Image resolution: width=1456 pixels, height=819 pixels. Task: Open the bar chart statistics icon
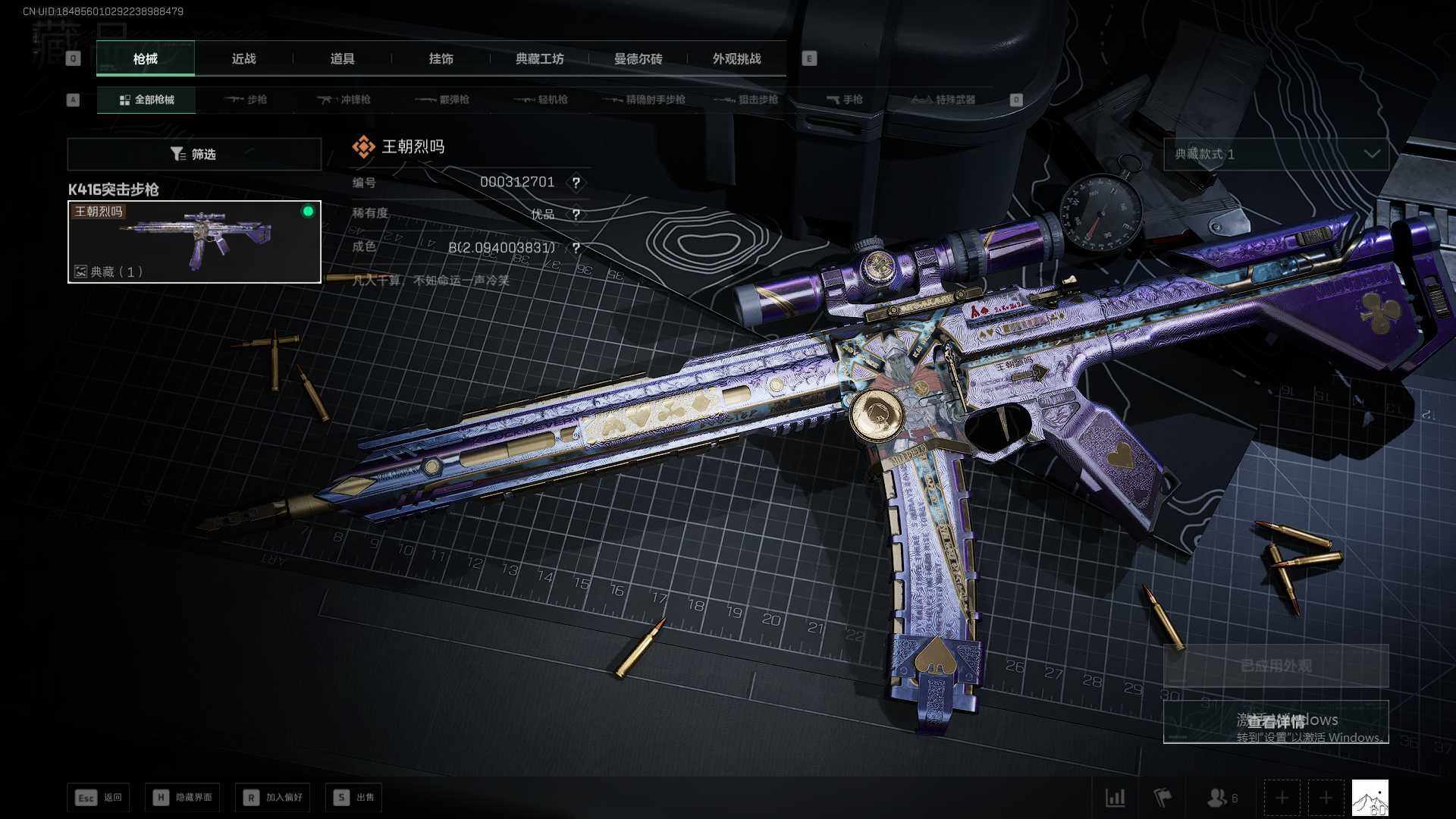pyautogui.click(x=1115, y=797)
